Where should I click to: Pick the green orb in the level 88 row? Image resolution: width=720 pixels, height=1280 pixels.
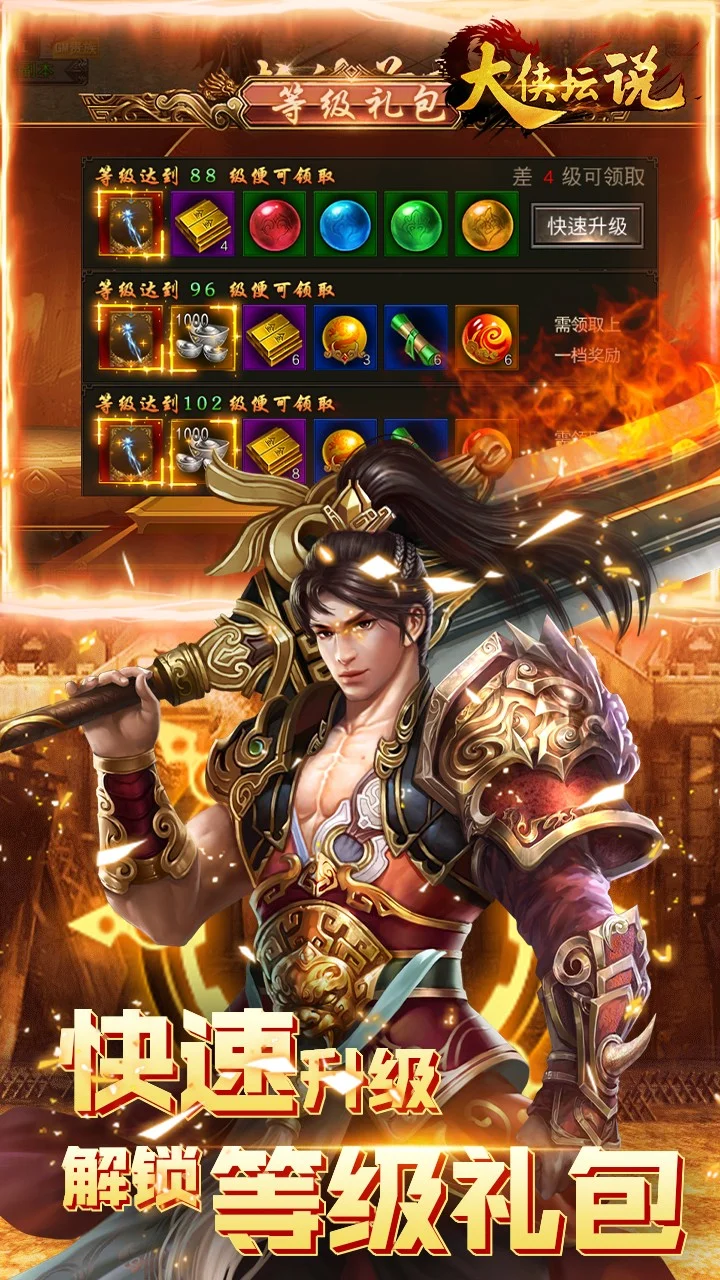pyautogui.click(x=415, y=224)
